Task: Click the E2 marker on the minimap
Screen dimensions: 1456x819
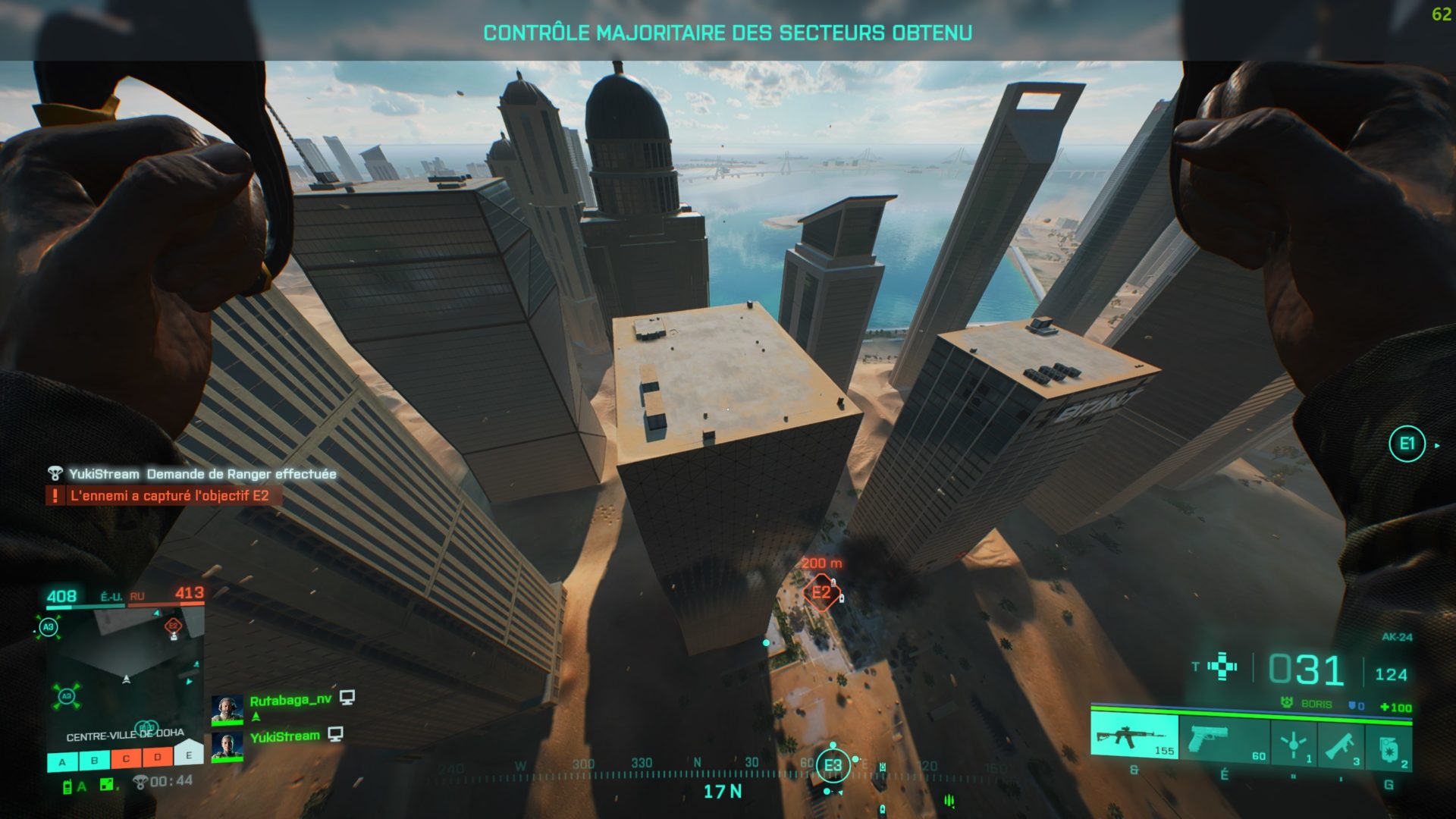Action: [x=174, y=626]
